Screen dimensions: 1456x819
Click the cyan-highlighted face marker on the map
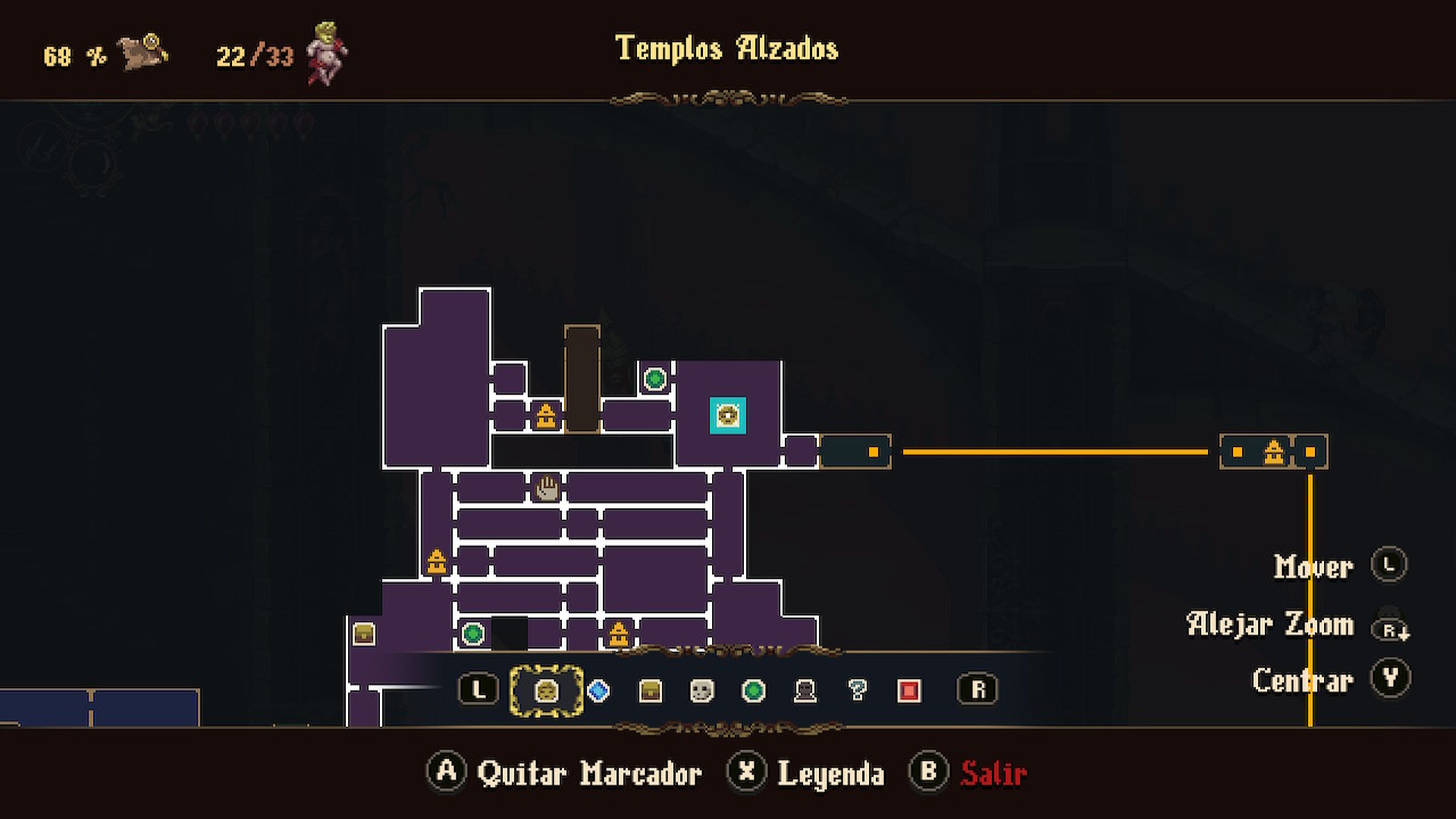pos(728,416)
